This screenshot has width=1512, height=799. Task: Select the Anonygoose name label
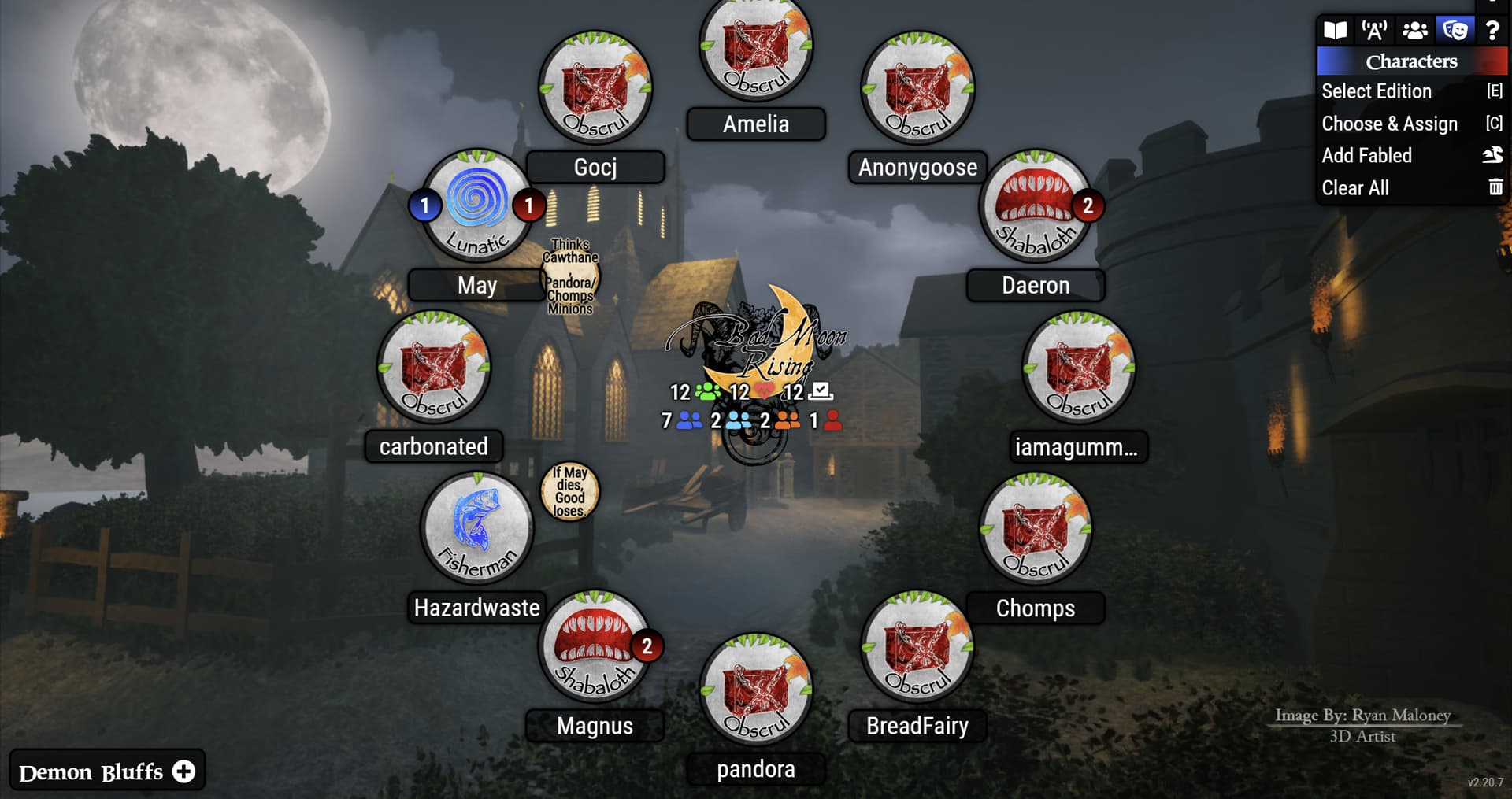click(917, 167)
